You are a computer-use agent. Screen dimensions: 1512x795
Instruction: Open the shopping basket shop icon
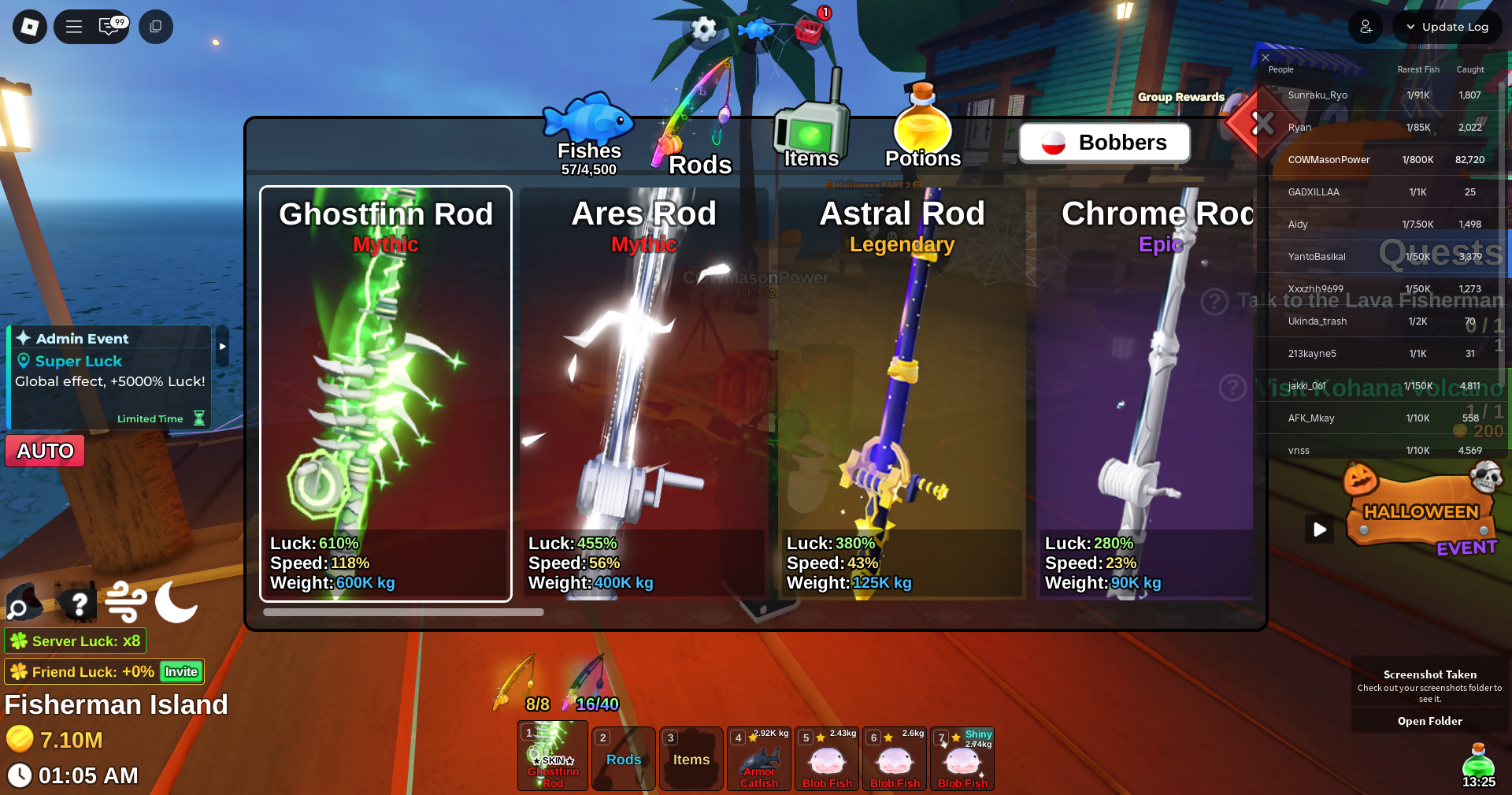[809, 31]
